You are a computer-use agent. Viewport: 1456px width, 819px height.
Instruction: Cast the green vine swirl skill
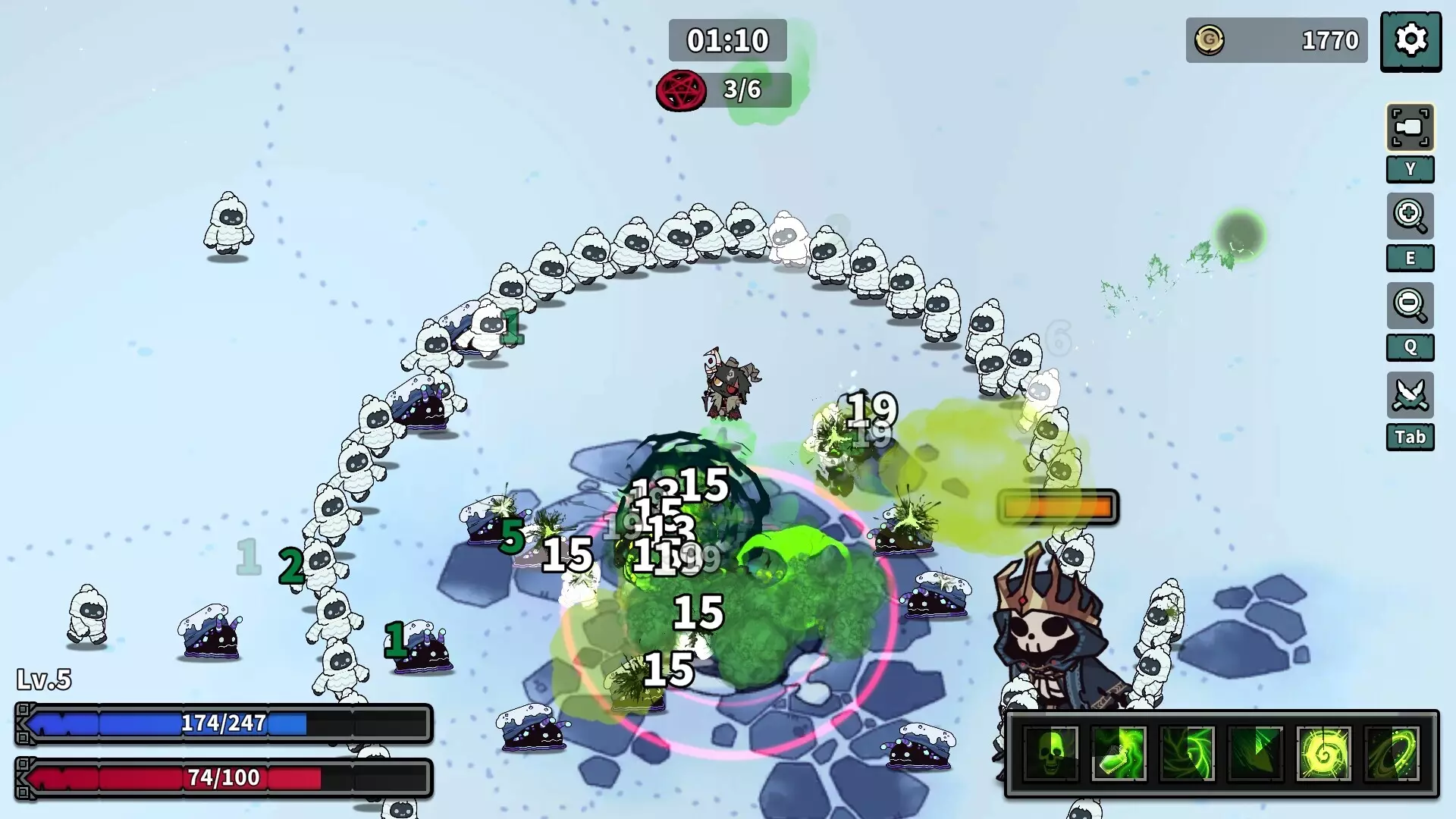click(x=1187, y=753)
